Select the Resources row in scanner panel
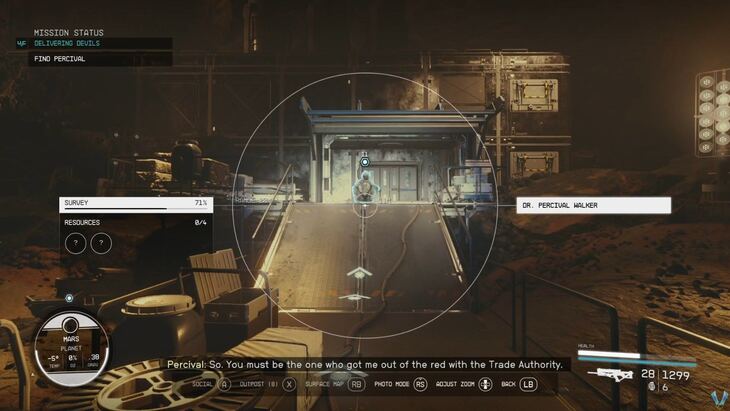 point(133,222)
